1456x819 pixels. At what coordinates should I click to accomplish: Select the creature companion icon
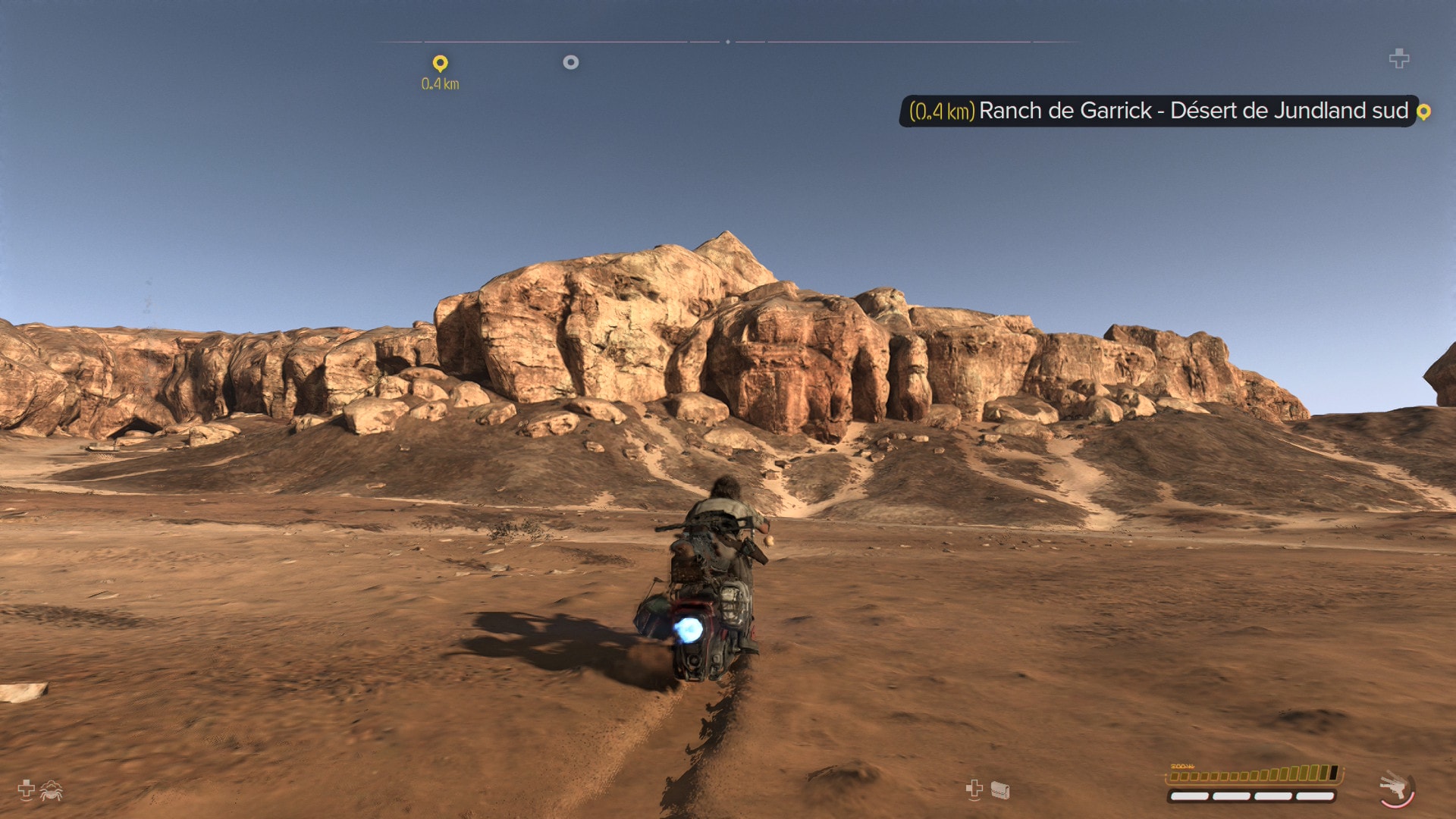pyautogui.click(x=51, y=791)
